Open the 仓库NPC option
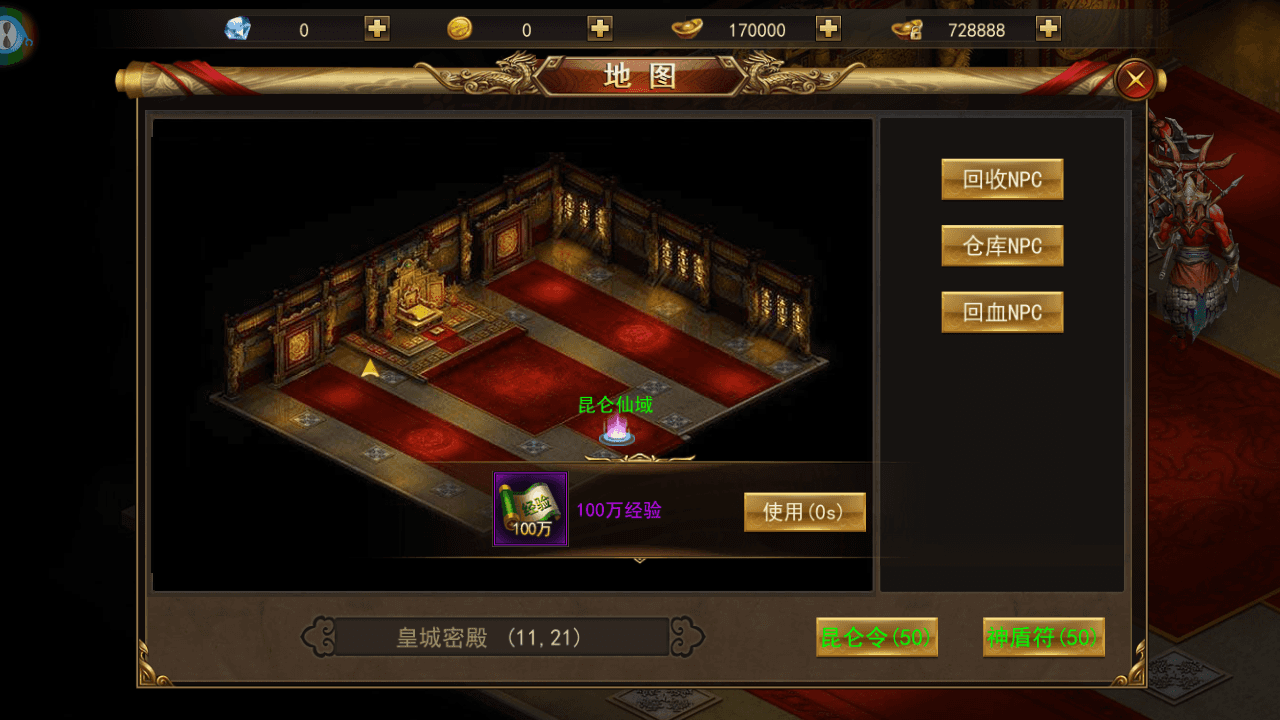This screenshot has height=720, width=1280. [1002, 245]
